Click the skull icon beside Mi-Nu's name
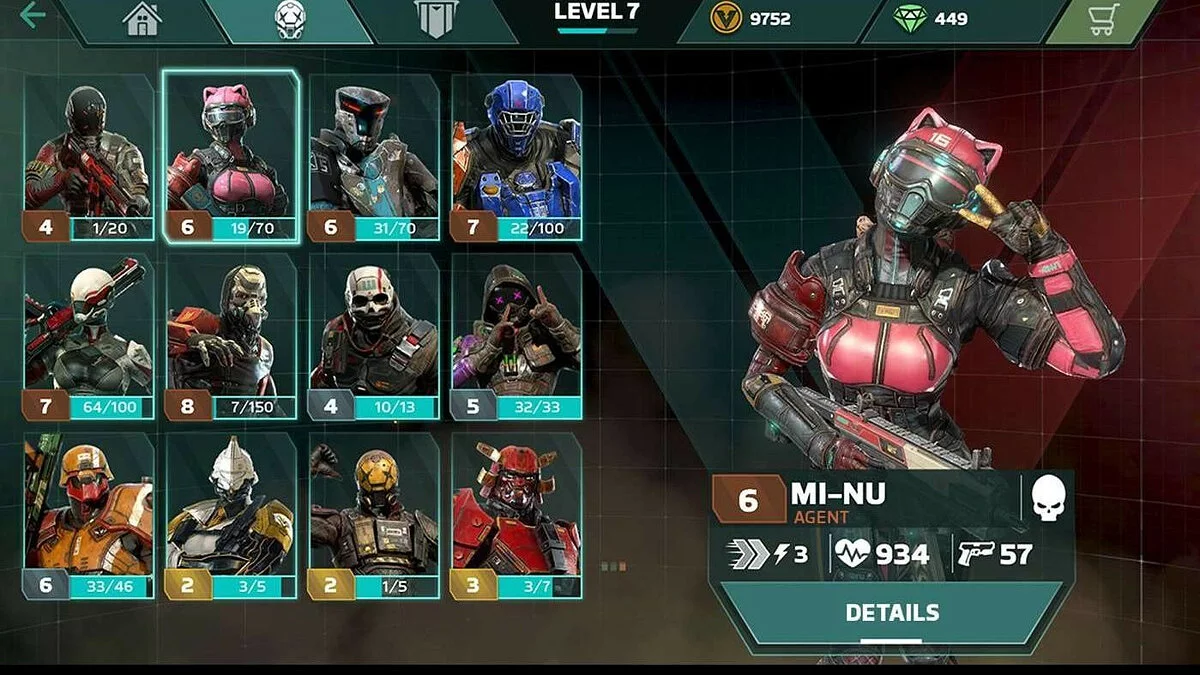This screenshot has height=675, width=1200. click(1048, 498)
